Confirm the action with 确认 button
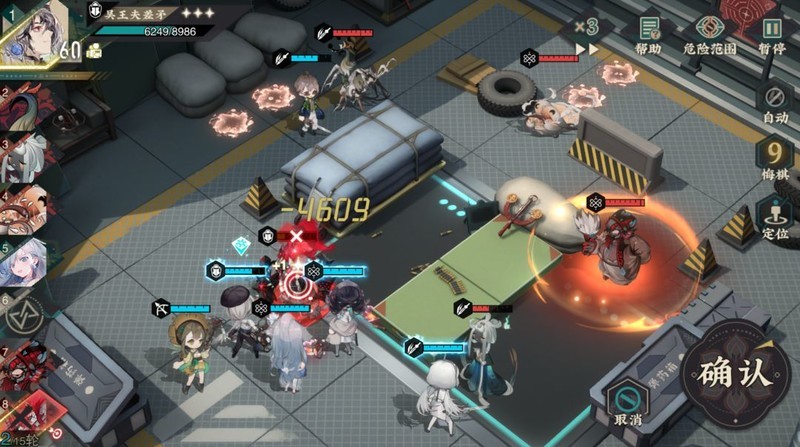 point(736,372)
